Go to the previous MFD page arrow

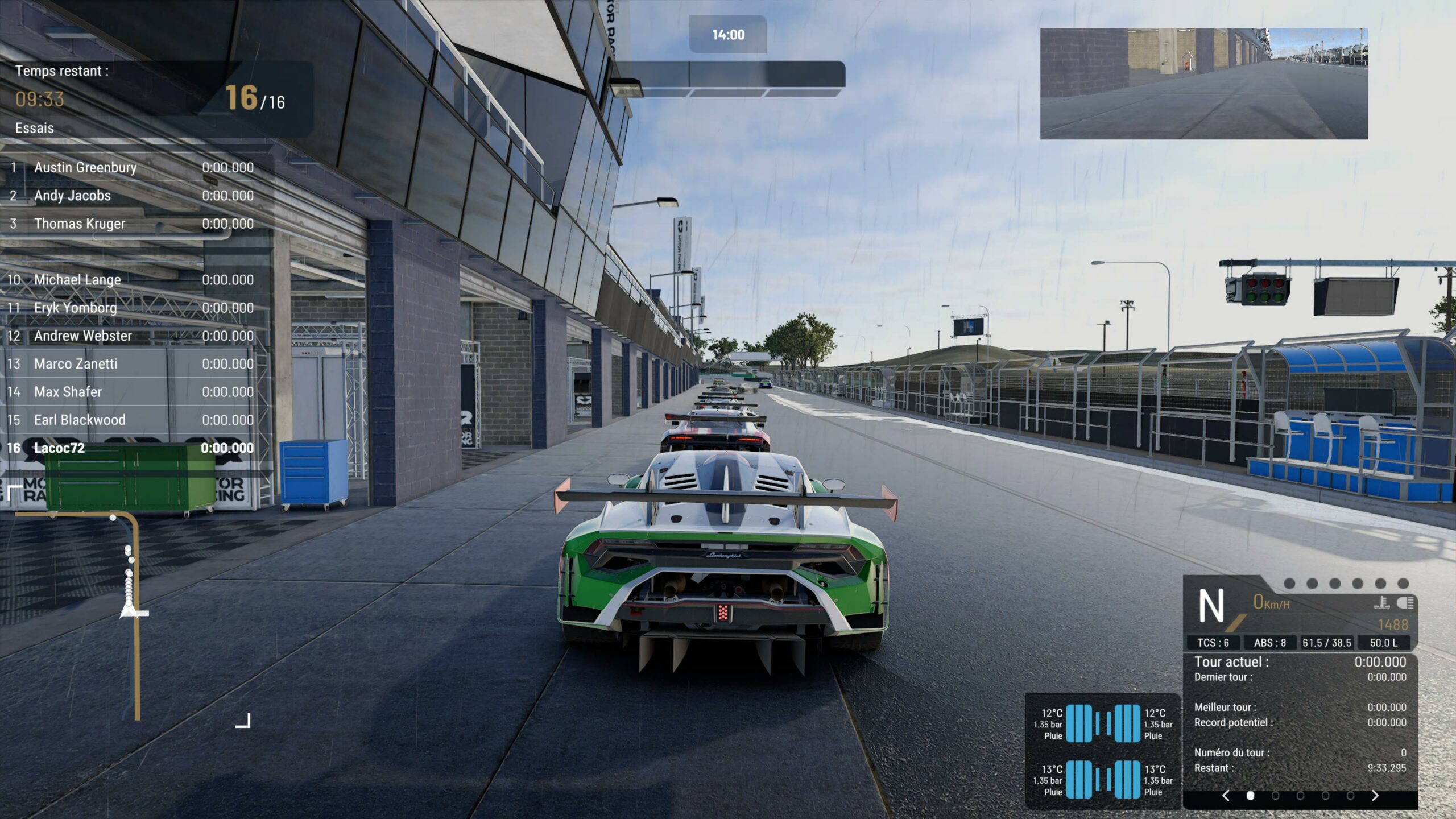[1226, 796]
